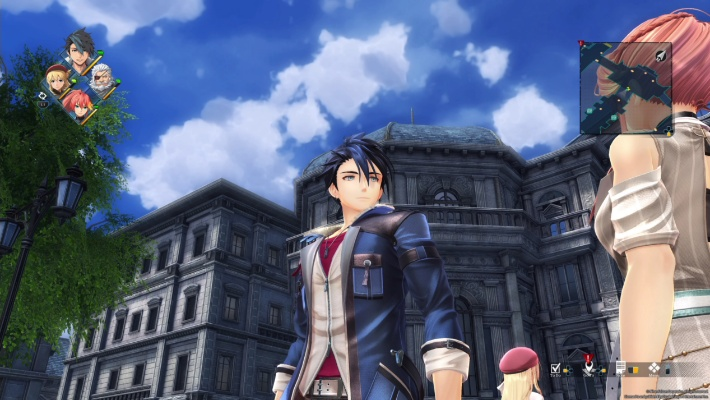Click the party swap arrows icon
710x400 pixels.
click(41, 96)
